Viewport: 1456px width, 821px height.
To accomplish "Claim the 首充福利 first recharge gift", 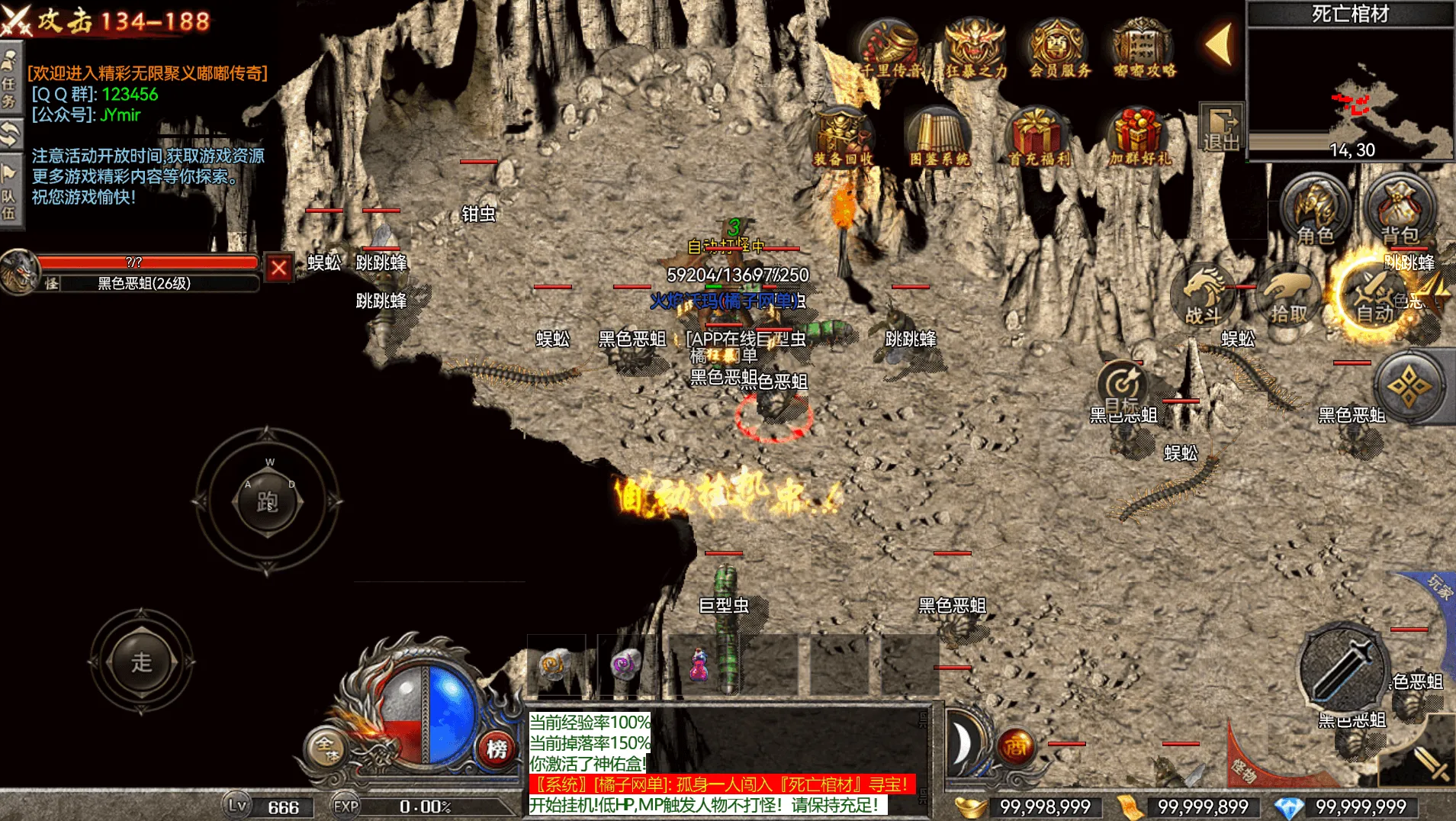I will (x=1038, y=137).
